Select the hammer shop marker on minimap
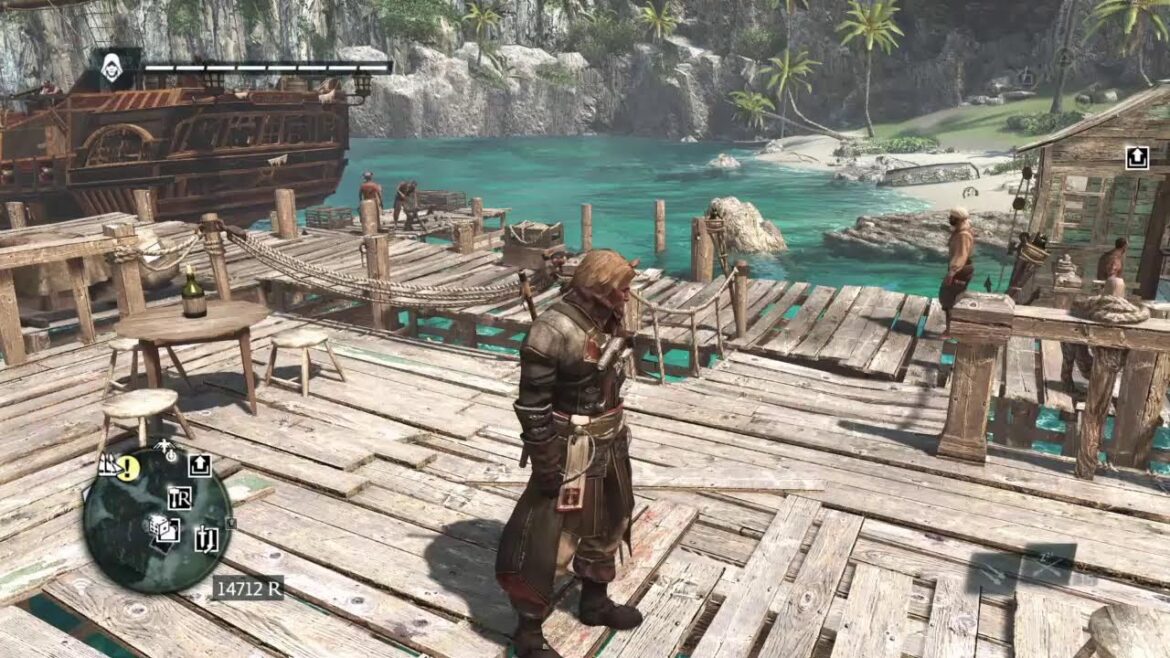The height and width of the screenshot is (658, 1170). tap(180, 498)
